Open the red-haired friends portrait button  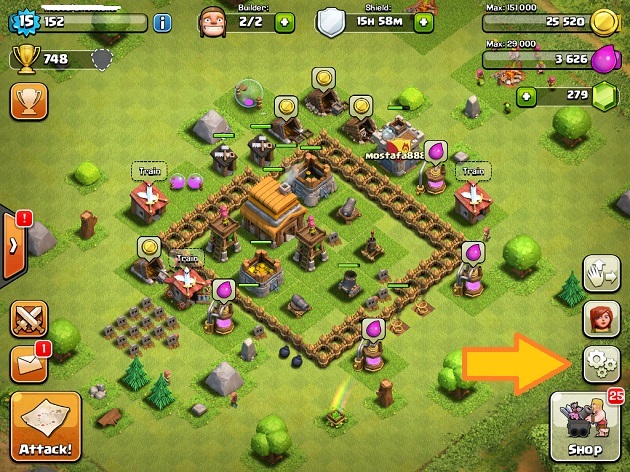(601, 318)
